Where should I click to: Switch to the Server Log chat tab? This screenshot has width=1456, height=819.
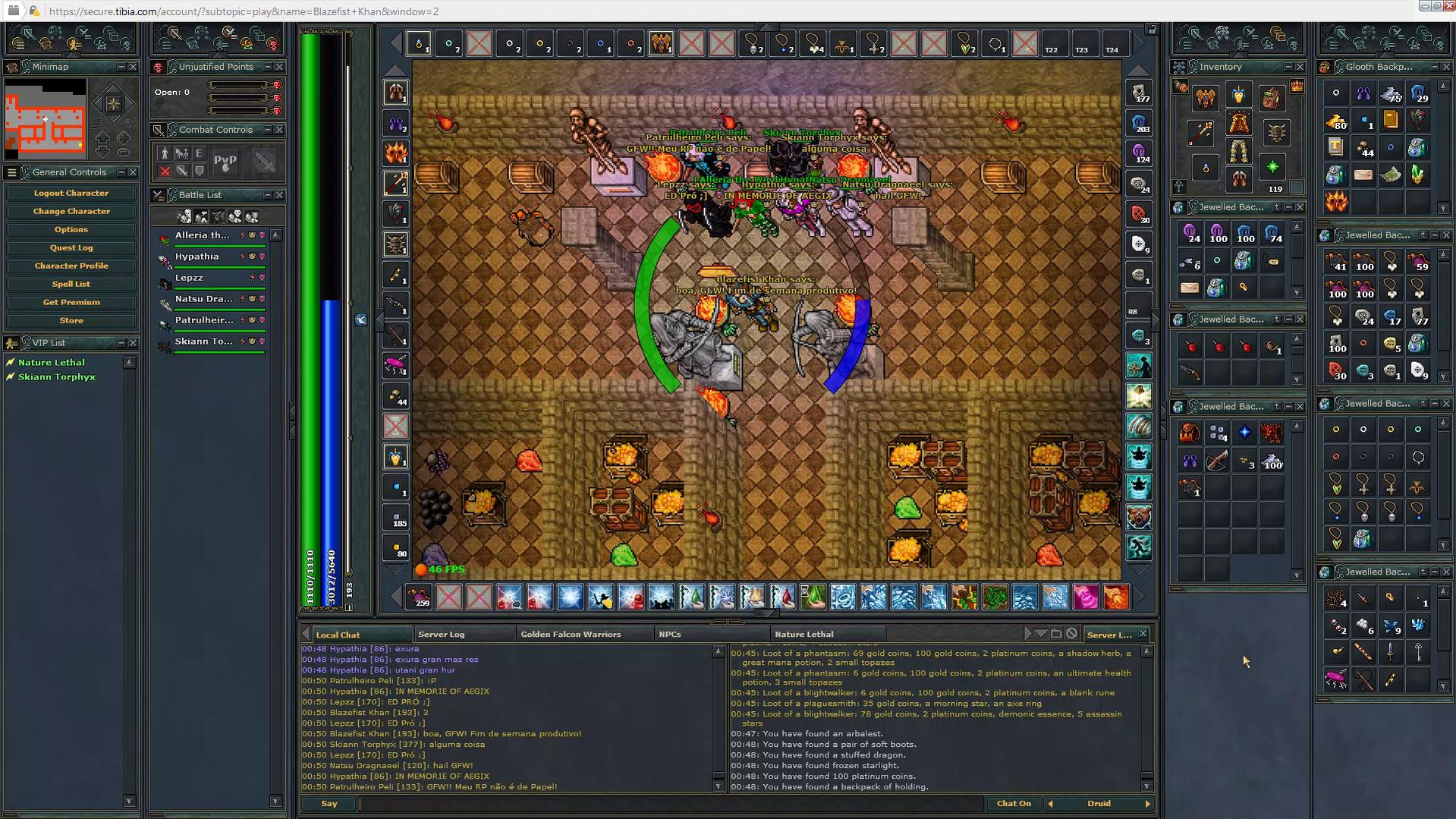[x=442, y=635]
